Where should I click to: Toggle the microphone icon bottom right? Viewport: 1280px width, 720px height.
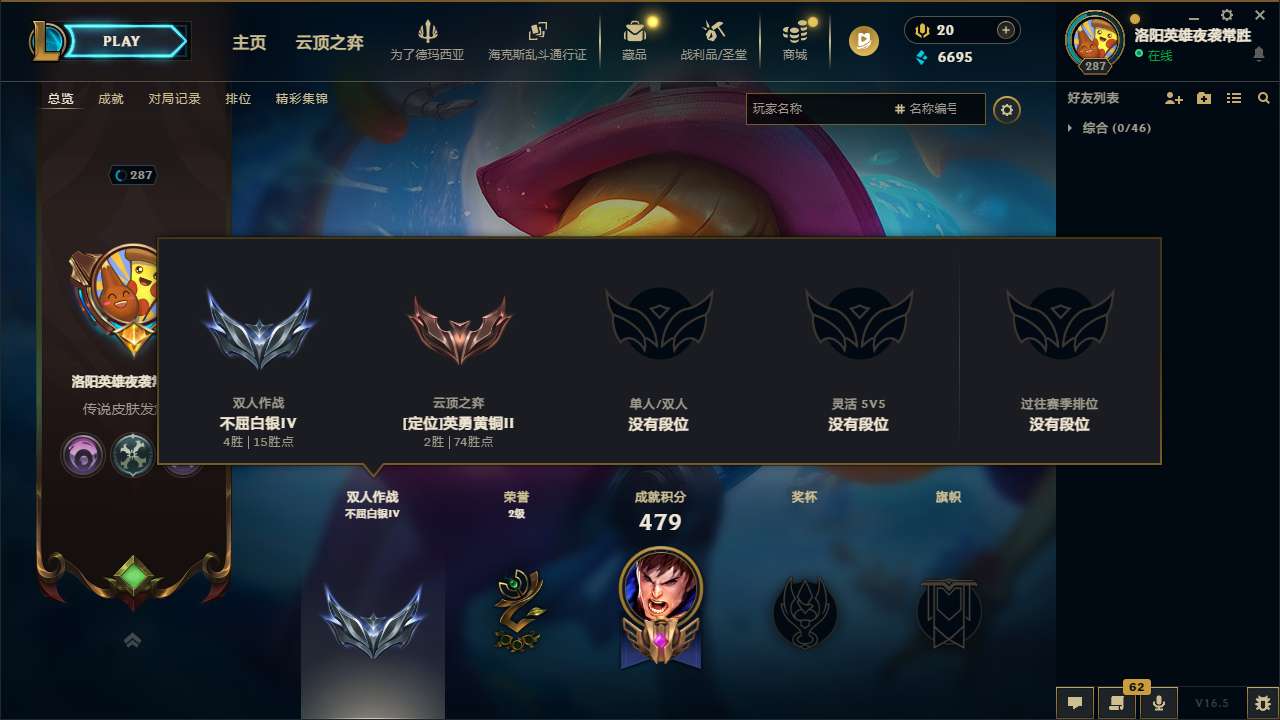point(1158,703)
